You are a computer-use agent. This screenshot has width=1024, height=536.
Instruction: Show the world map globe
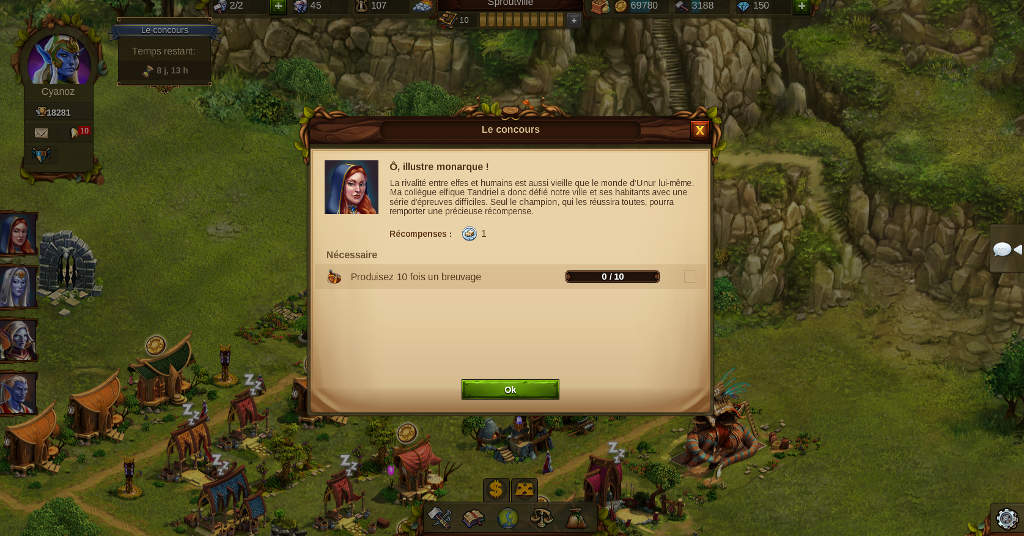pyautogui.click(x=508, y=518)
